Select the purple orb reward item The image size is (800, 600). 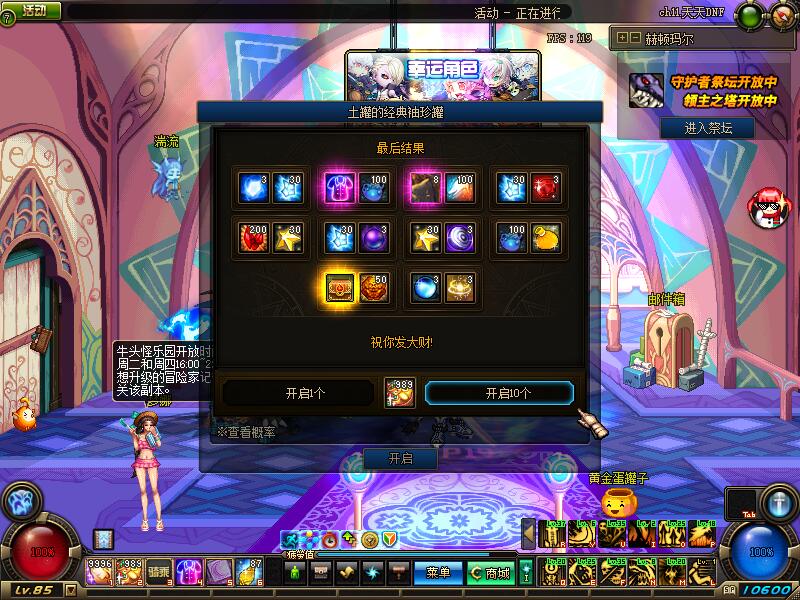pyautogui.click(x=374, y=237)
